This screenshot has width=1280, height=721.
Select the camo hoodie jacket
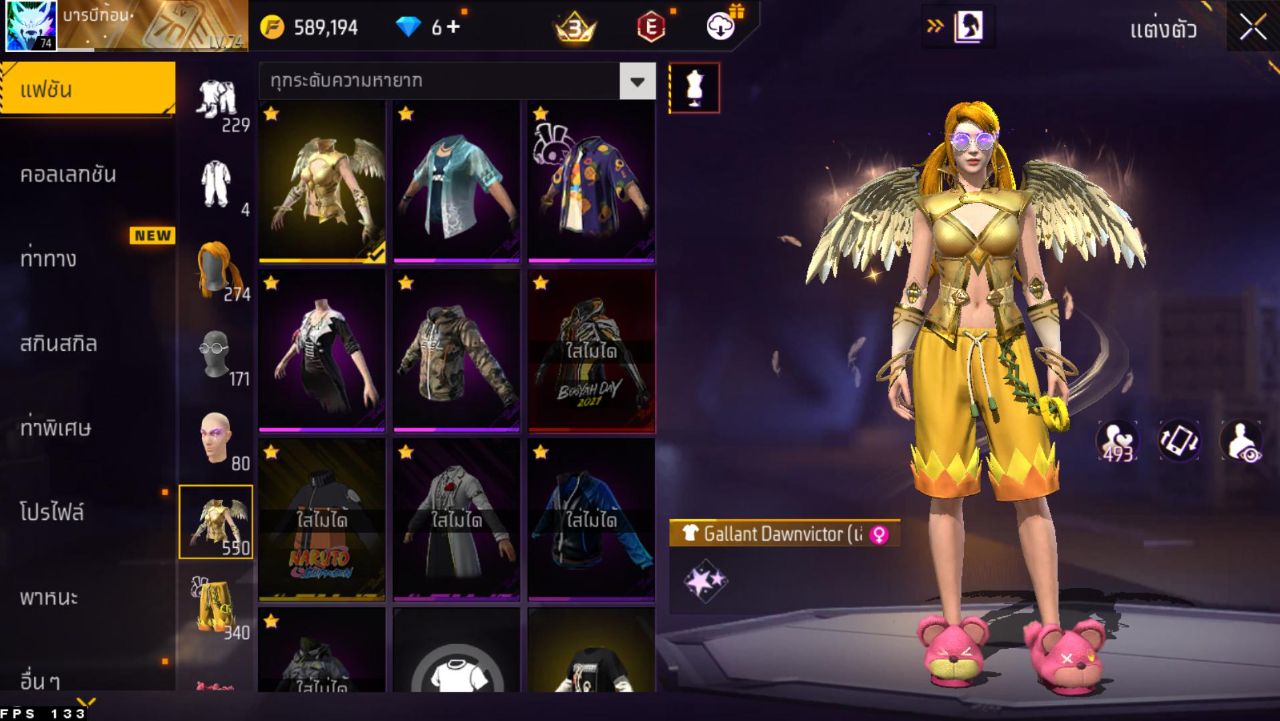coord(456,351)
